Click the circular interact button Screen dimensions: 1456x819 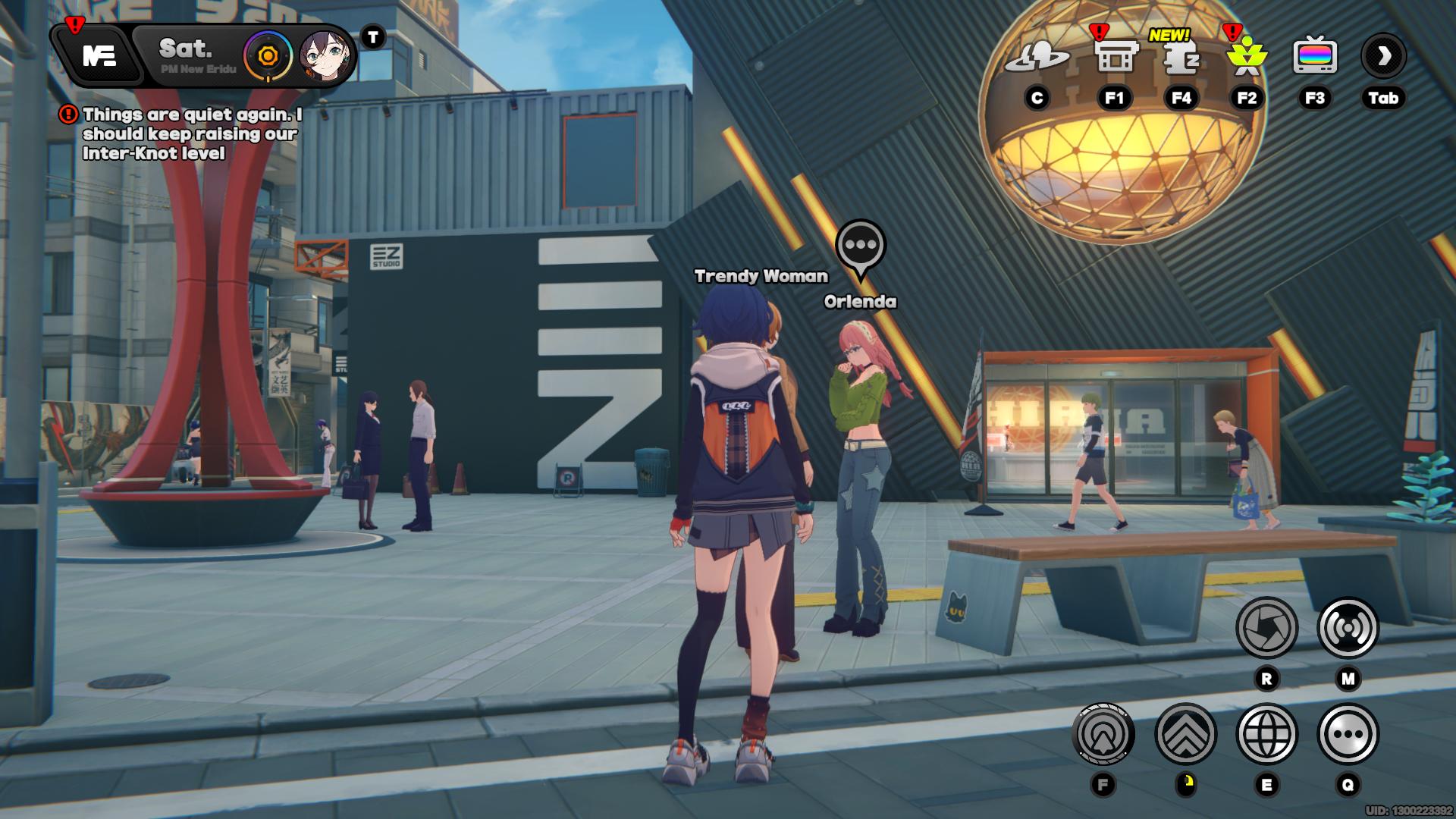1103,734
